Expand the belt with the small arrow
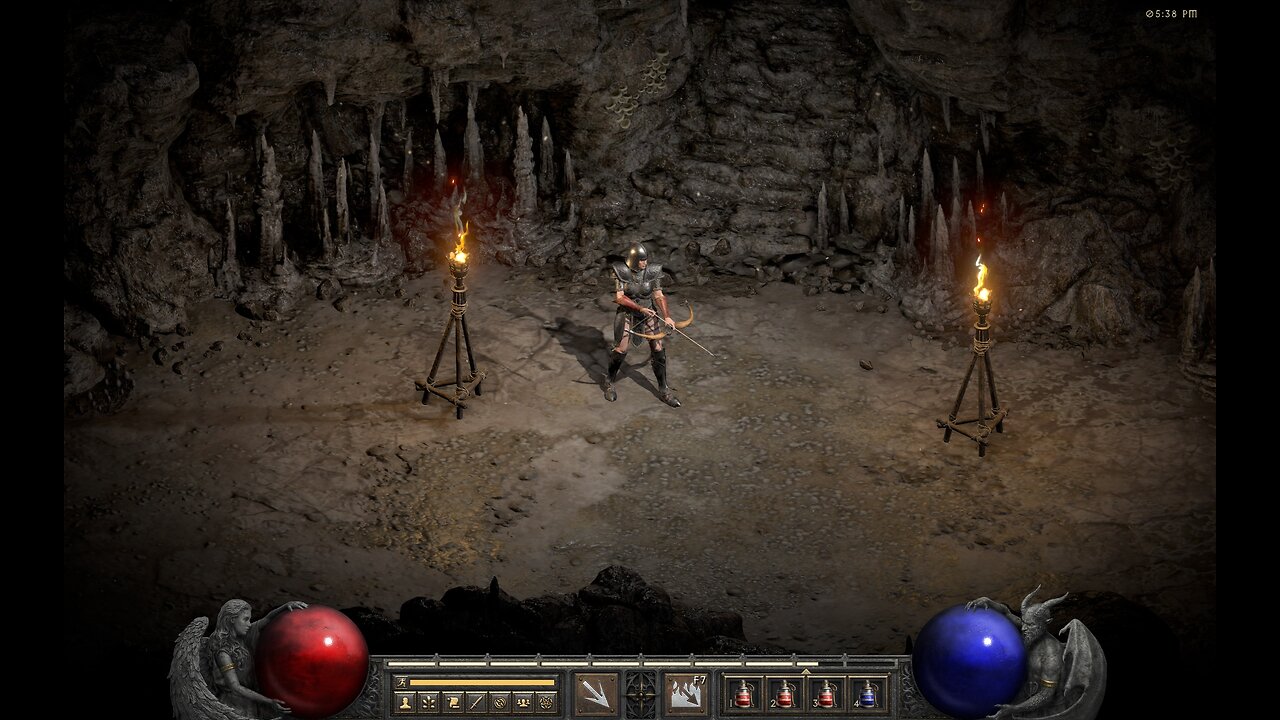Screen dimensions: 1280x720 coord(806,670)
